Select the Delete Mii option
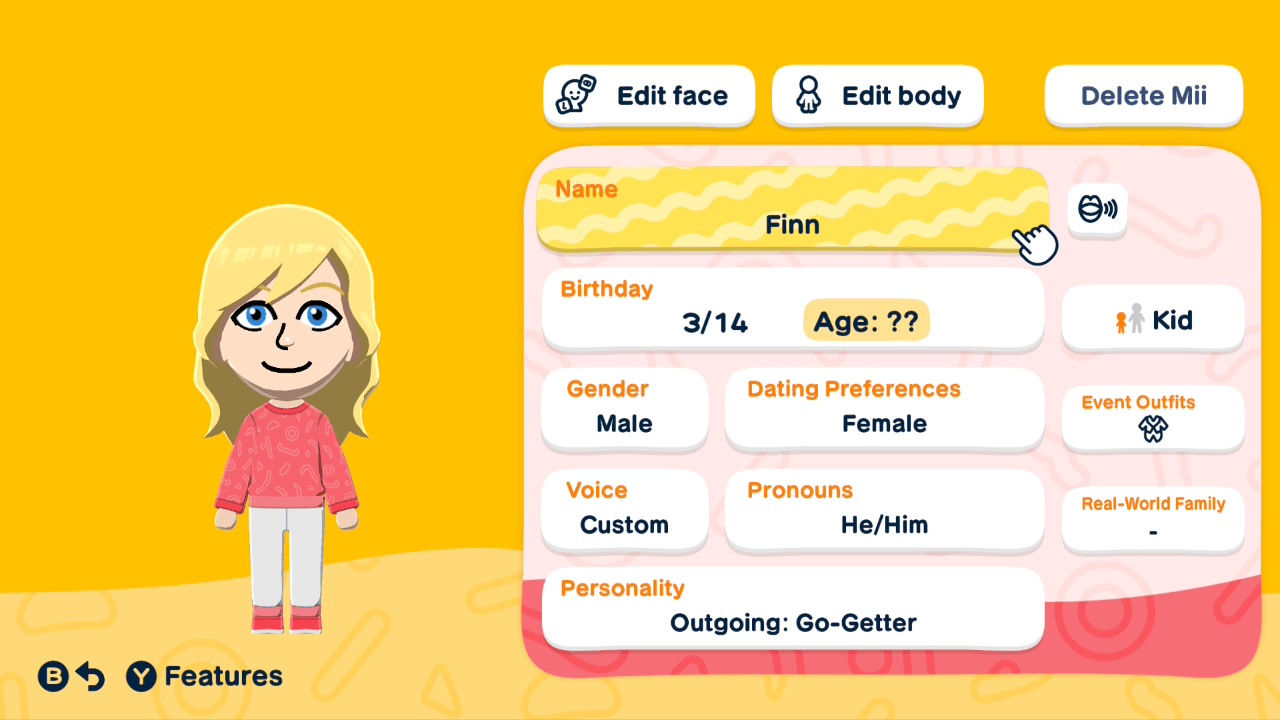 [1143, 95]
